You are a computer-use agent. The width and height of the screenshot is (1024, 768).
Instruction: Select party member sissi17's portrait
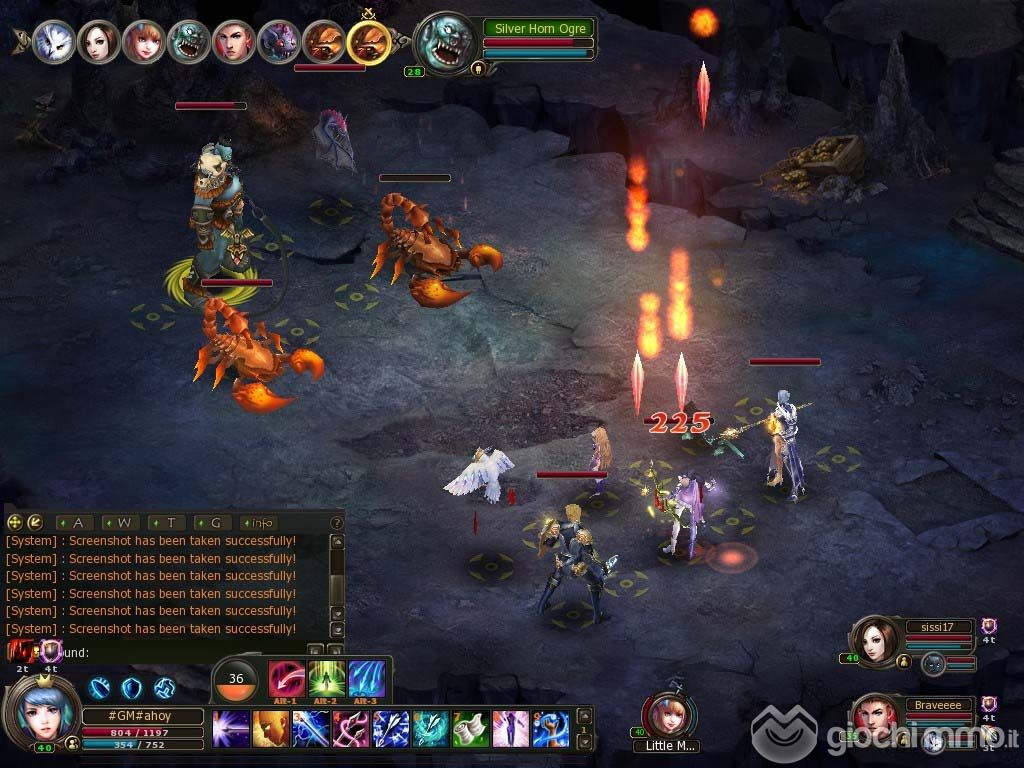(873, 642)
